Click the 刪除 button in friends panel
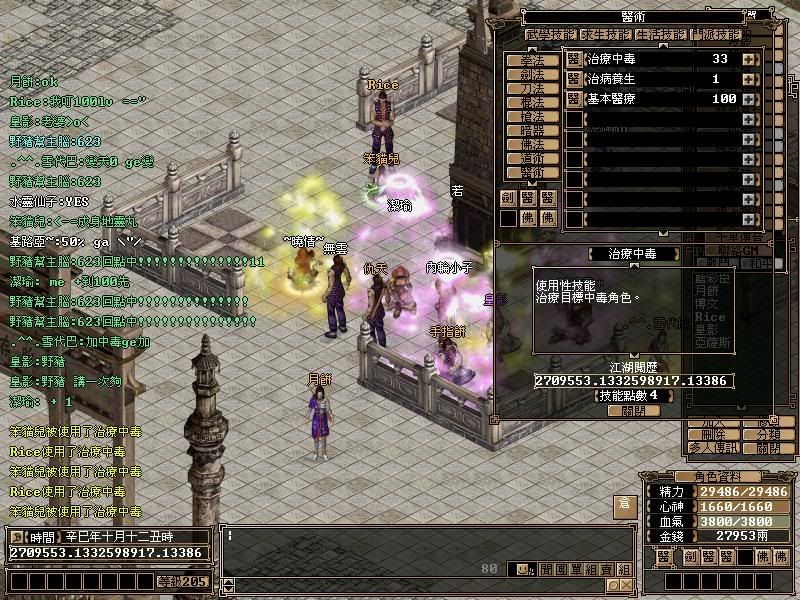 coord(713,436)
